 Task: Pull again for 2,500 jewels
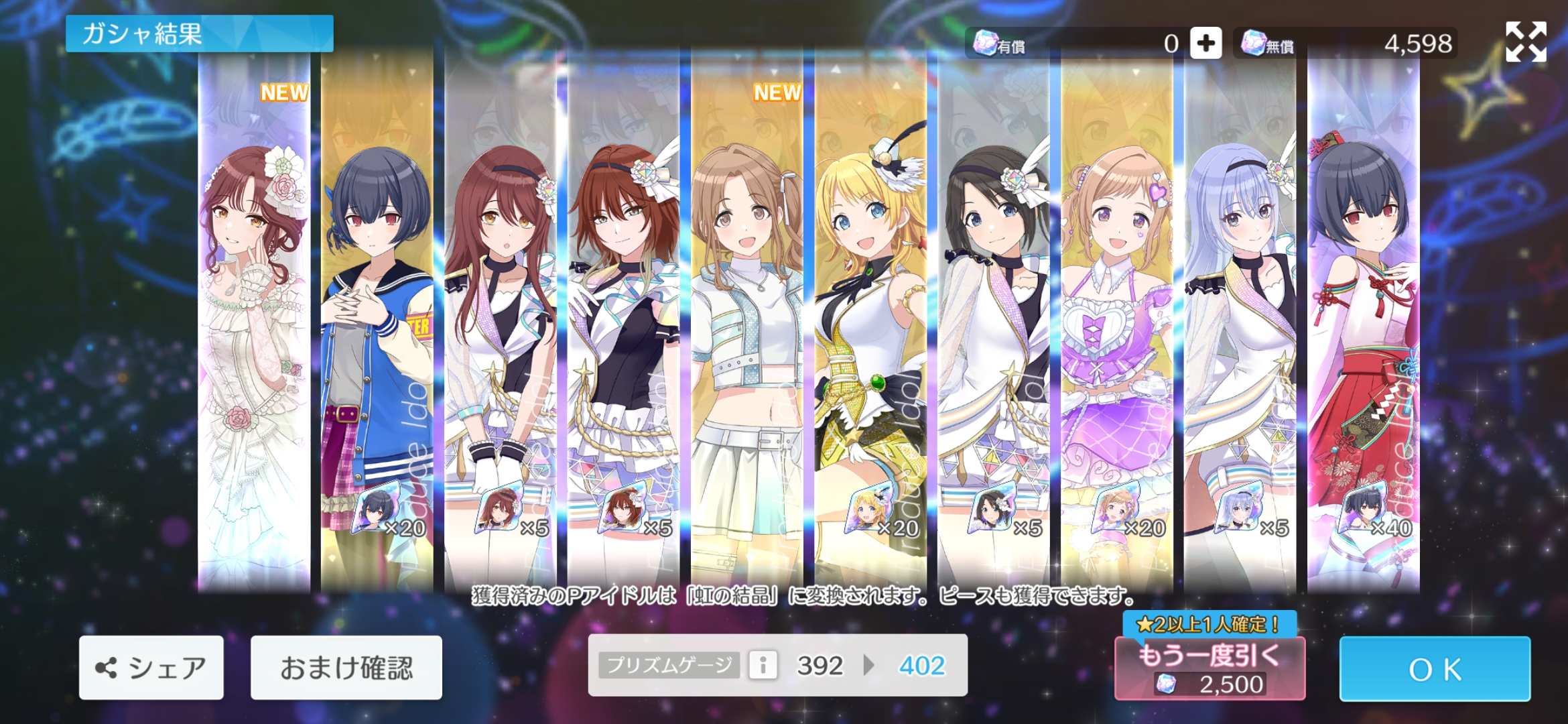[x=1210, y=668]
